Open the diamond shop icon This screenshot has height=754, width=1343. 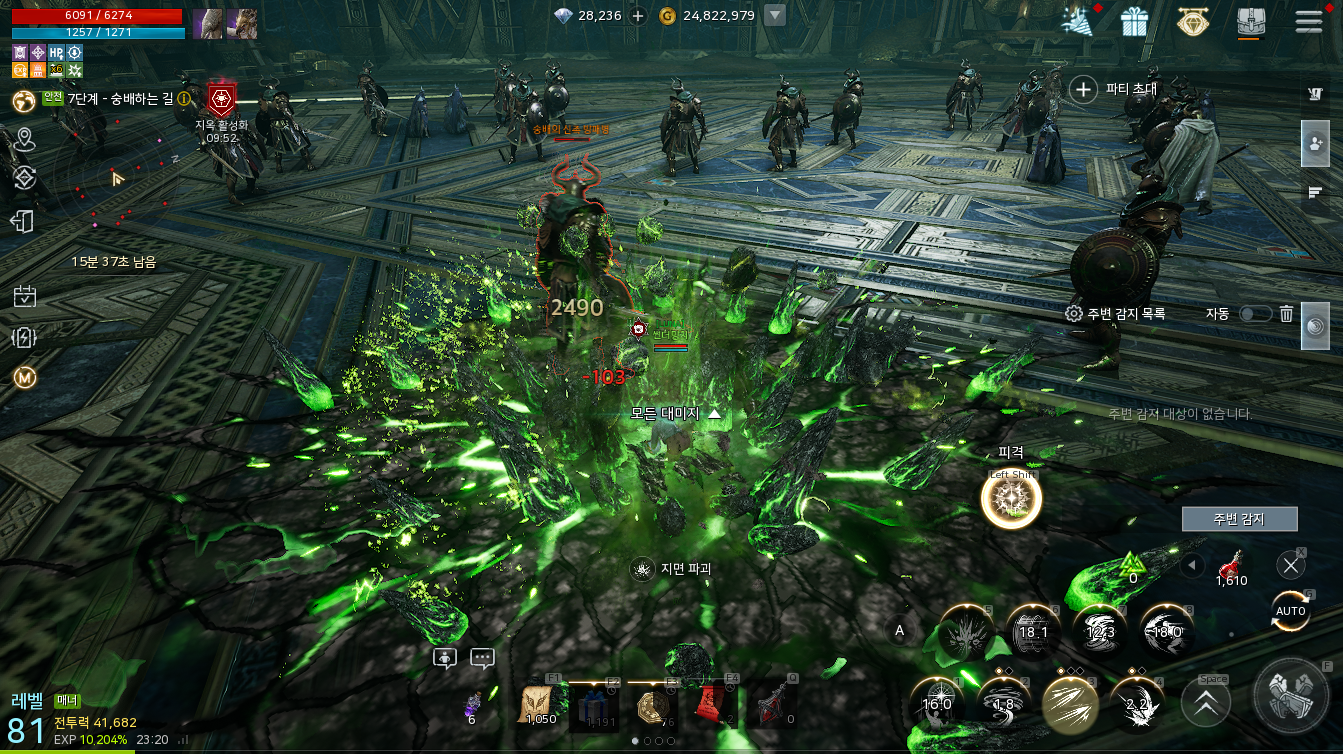coord(1192,21)
